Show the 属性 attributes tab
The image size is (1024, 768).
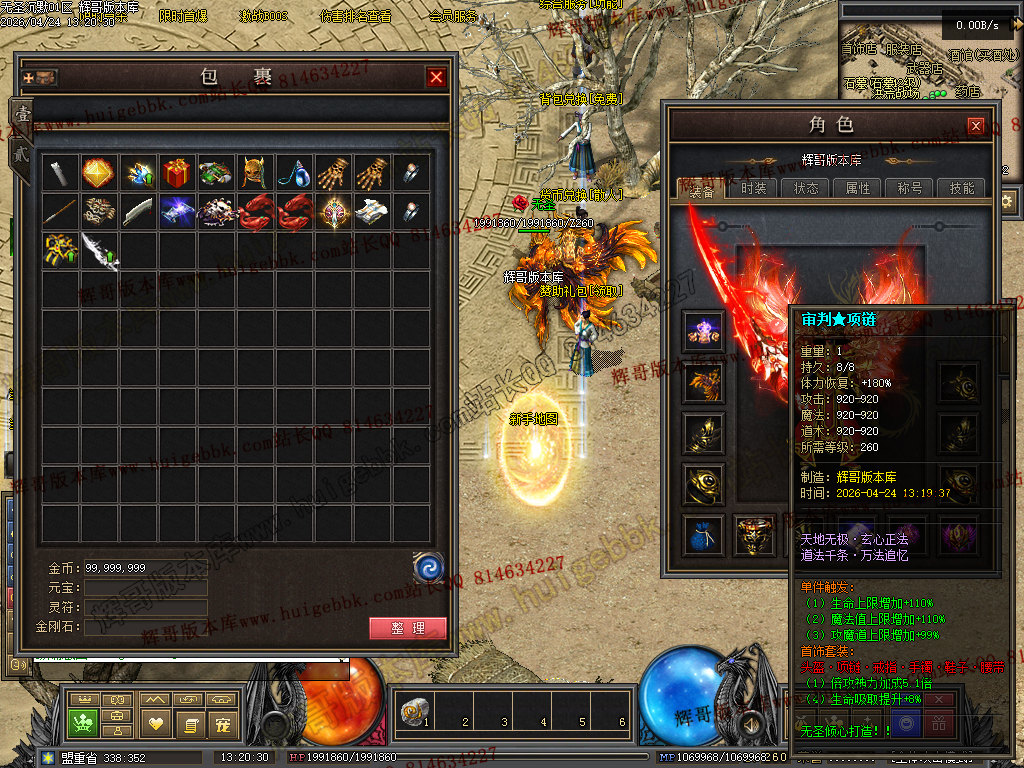click(858, 188)
